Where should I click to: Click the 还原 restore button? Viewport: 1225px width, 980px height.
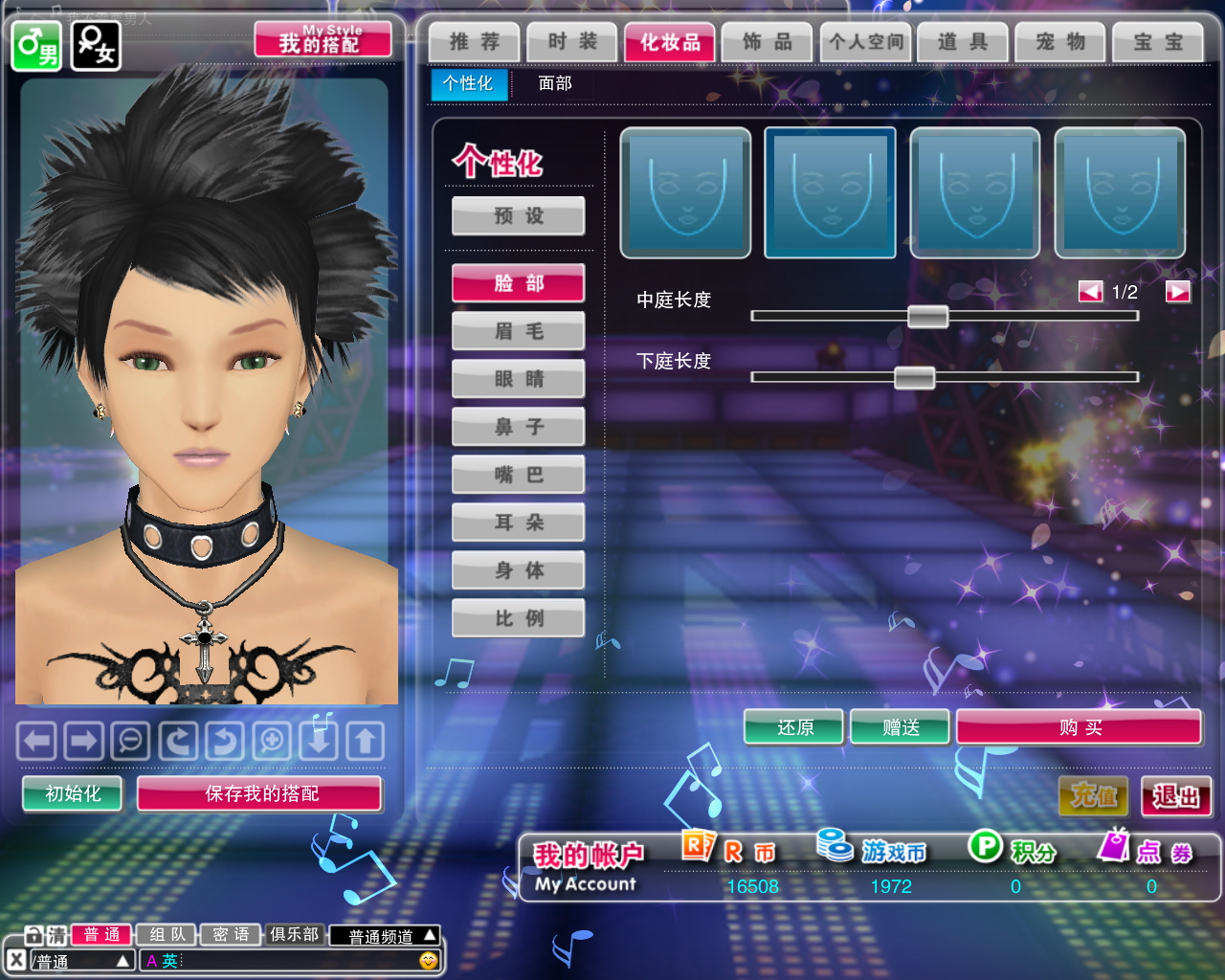(x=794, y=728)
